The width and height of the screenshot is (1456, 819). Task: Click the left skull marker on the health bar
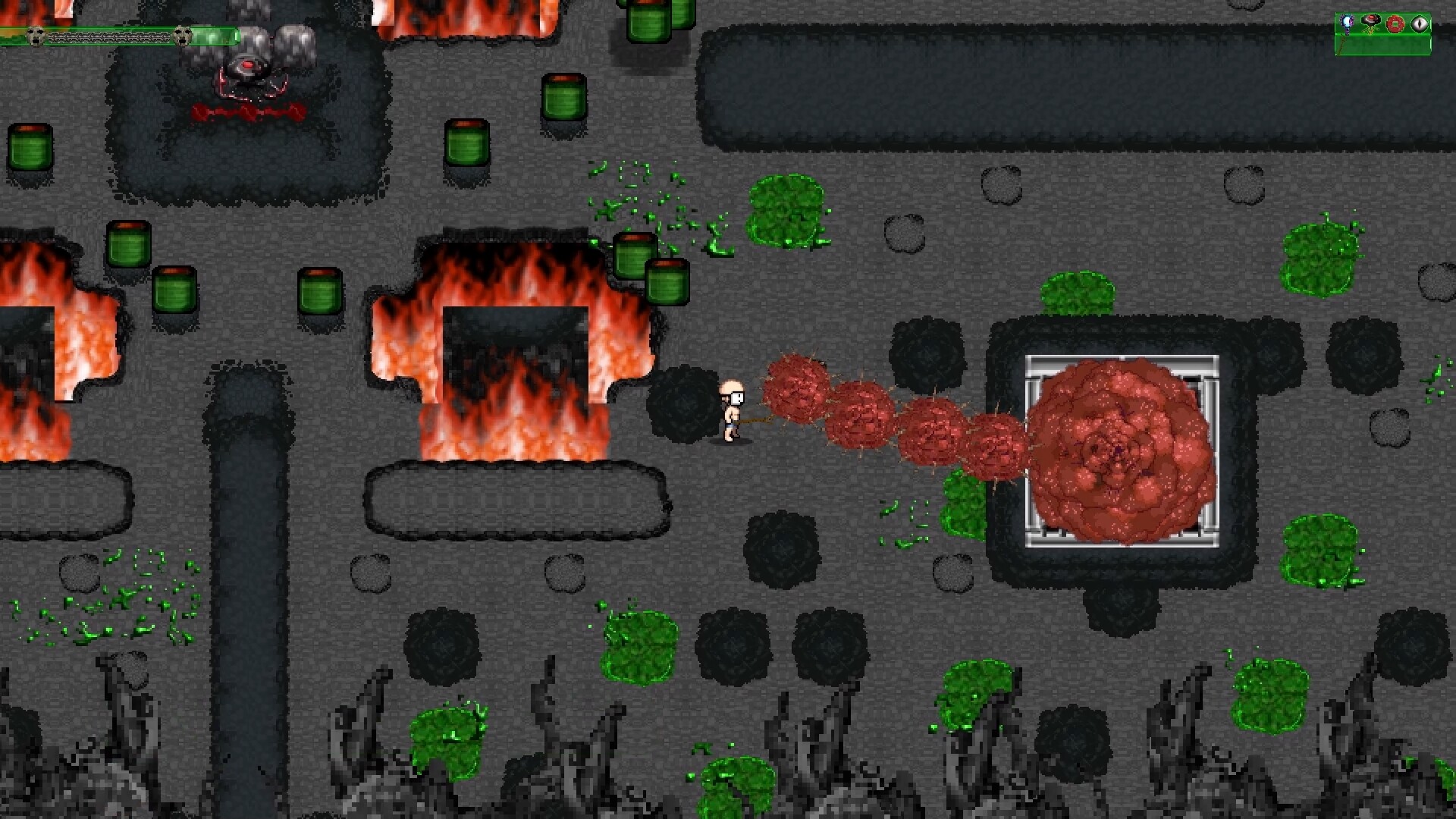pyautogui.click(x=36, y=35)
